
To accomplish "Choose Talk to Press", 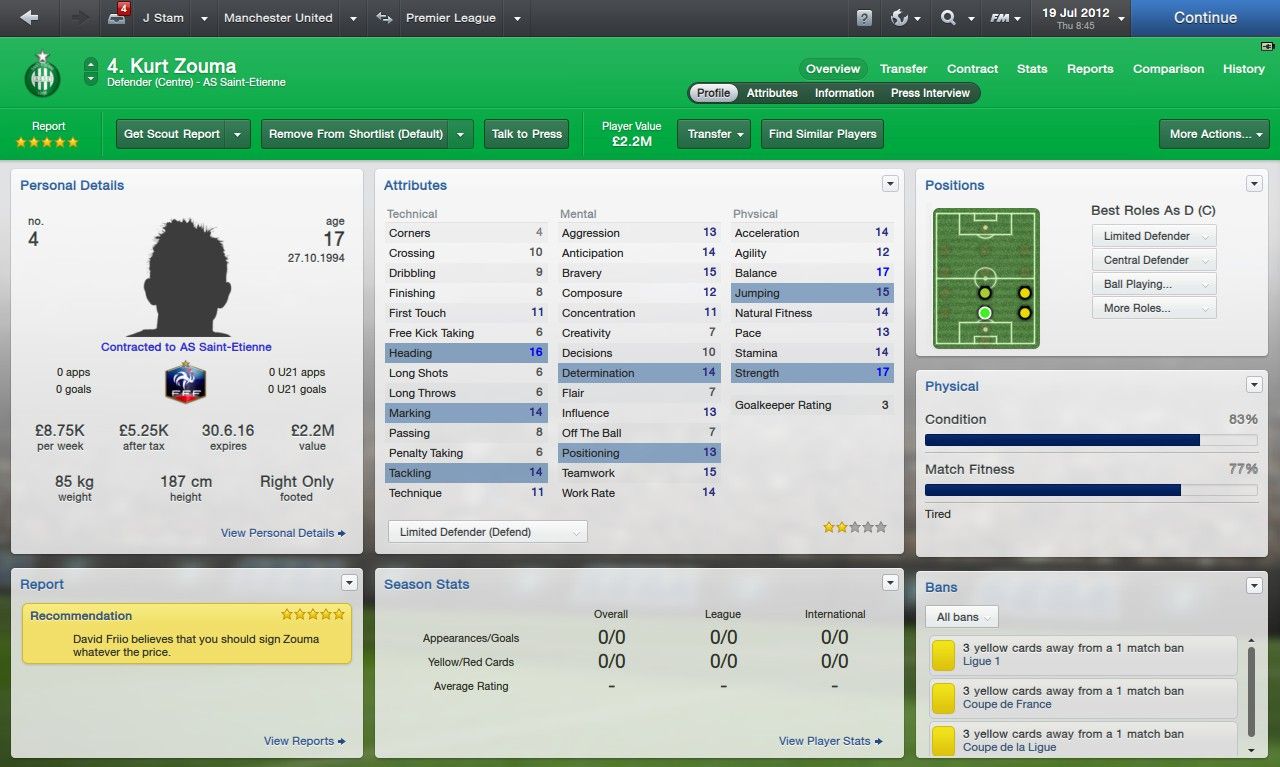I will tap(526, 134).
